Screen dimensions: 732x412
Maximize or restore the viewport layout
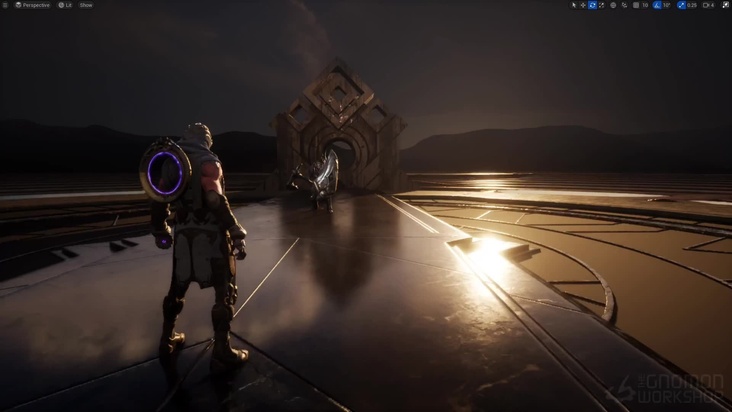pyautogui.click(x=725, y=5)
